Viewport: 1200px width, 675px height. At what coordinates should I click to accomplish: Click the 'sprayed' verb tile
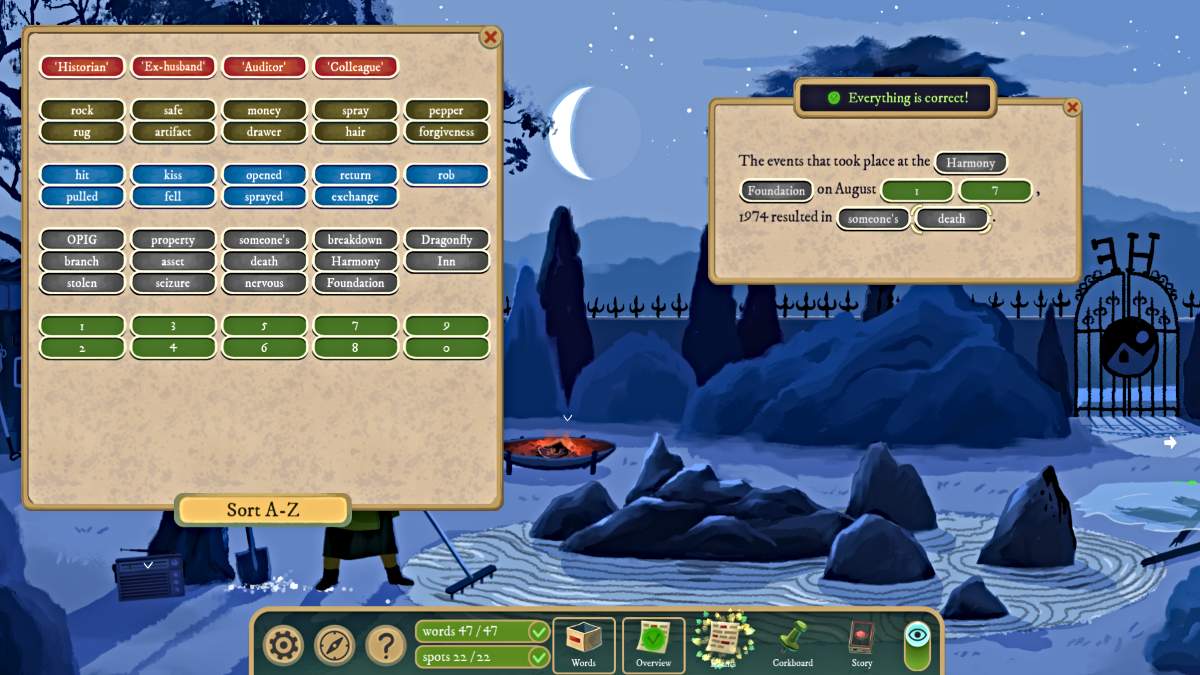click(x=264, y=197)
